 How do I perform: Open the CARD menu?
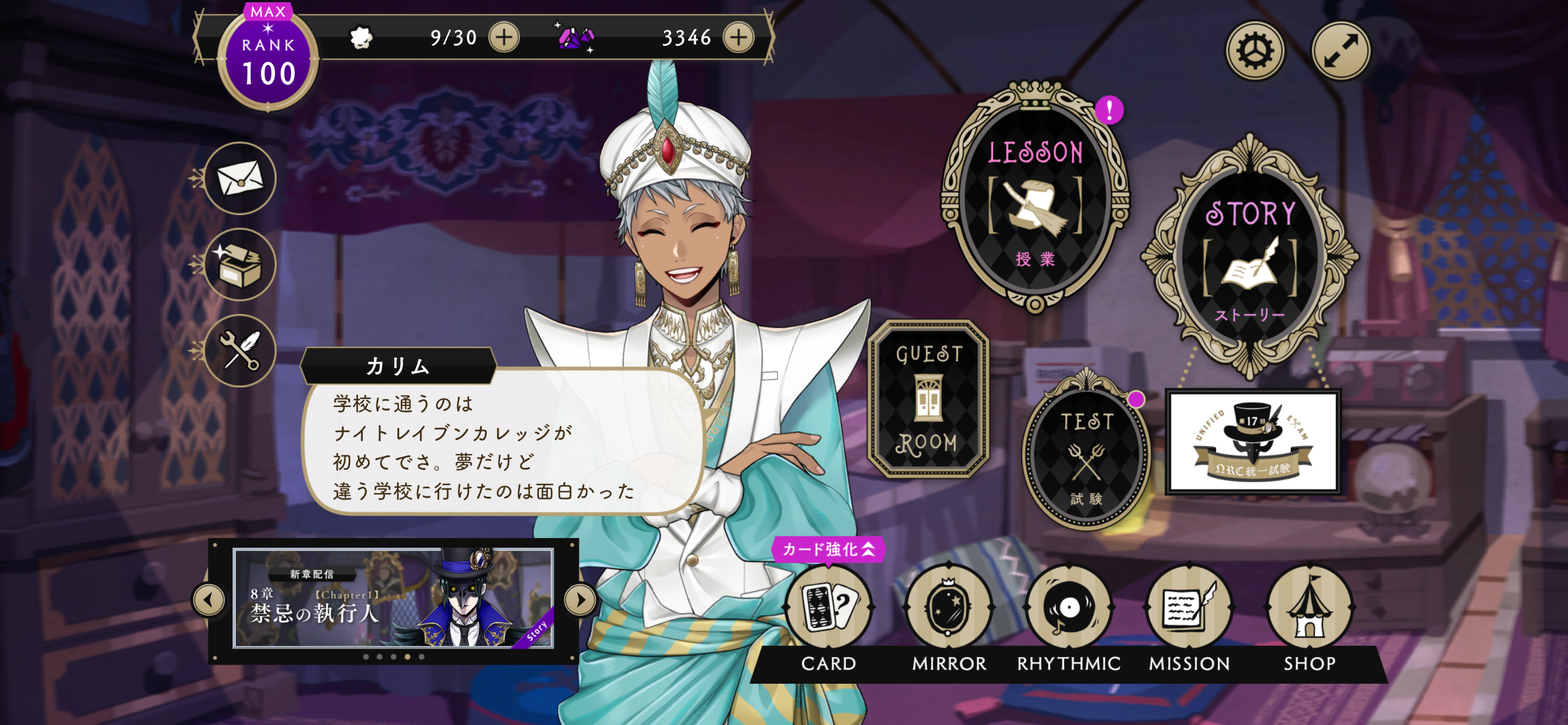click(x=829, y=609)
